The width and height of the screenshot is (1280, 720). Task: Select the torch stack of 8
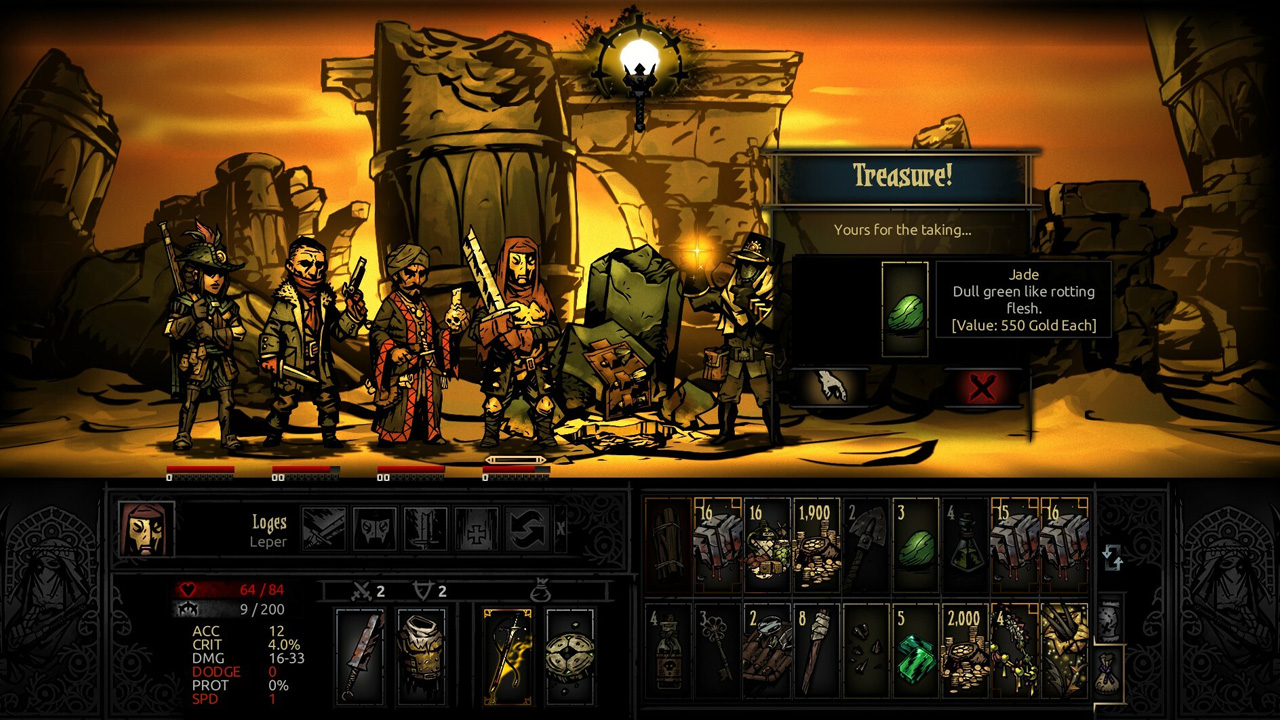click(x=817, y=652)
